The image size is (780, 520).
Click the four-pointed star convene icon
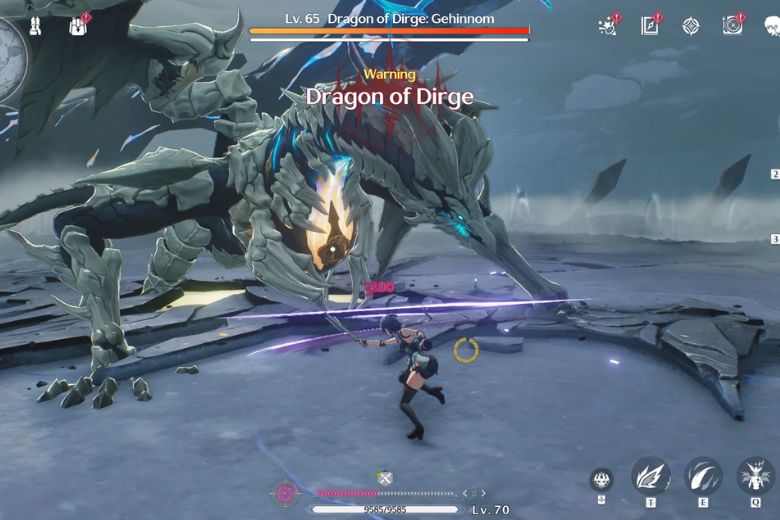(x=691, y=26)
